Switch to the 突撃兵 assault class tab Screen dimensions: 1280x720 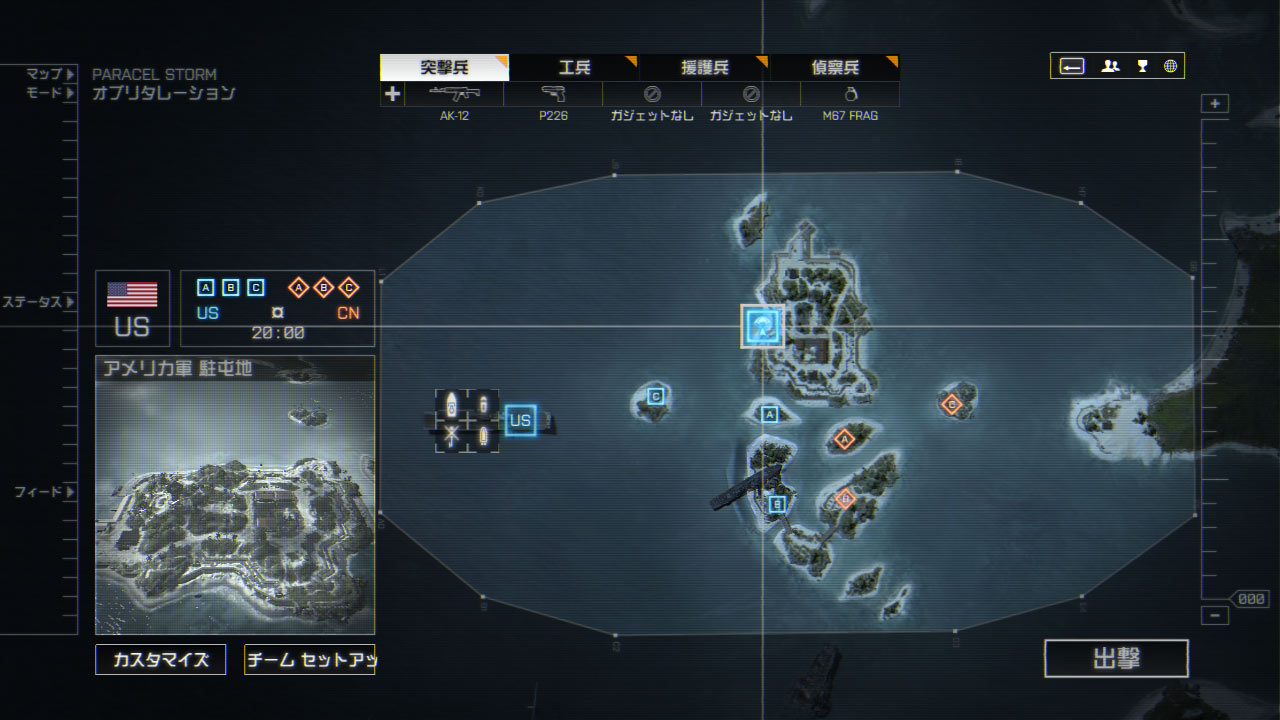coord(444,68)
